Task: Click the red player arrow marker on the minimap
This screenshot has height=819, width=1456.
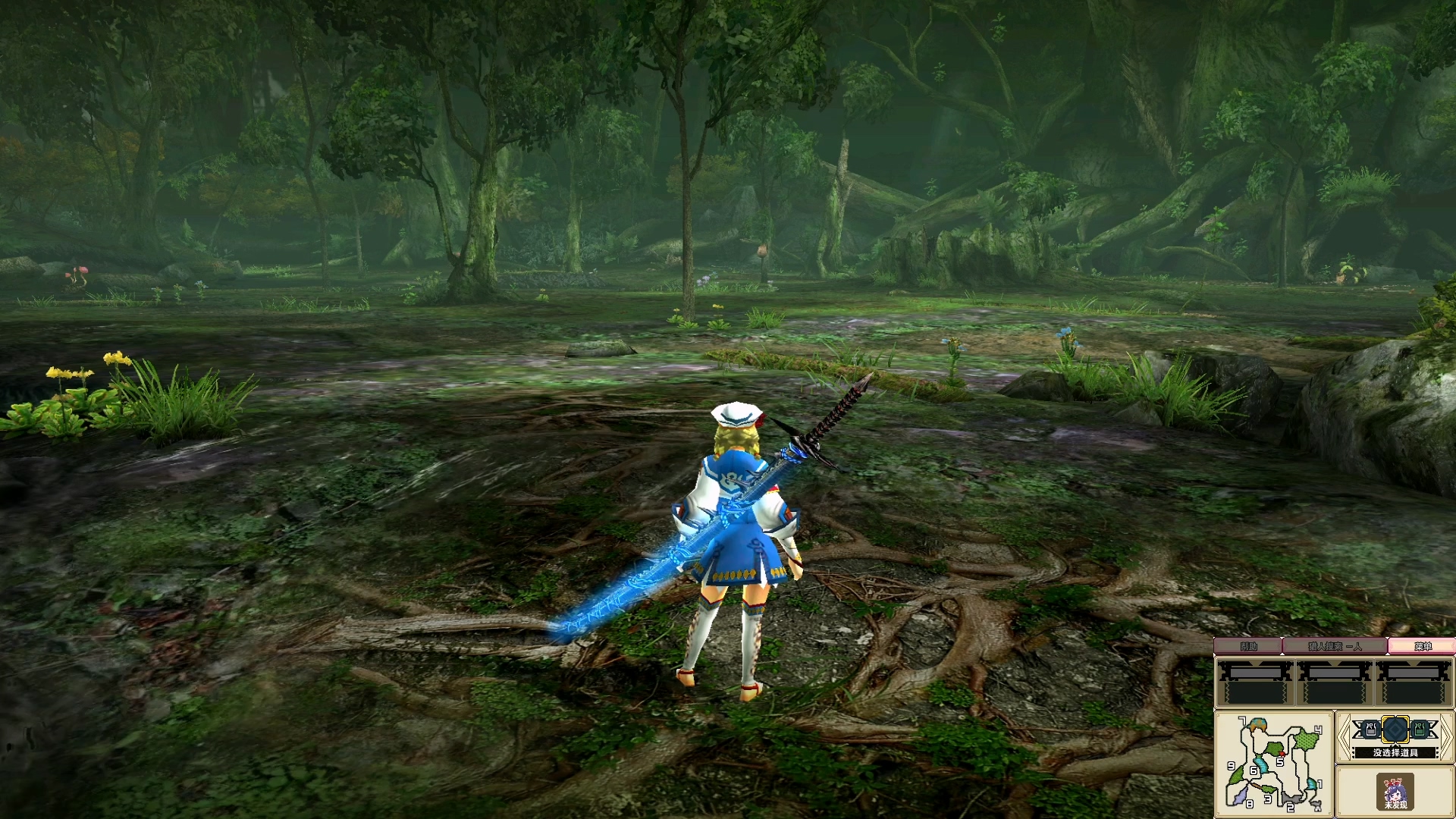Action: [1282, 754]
